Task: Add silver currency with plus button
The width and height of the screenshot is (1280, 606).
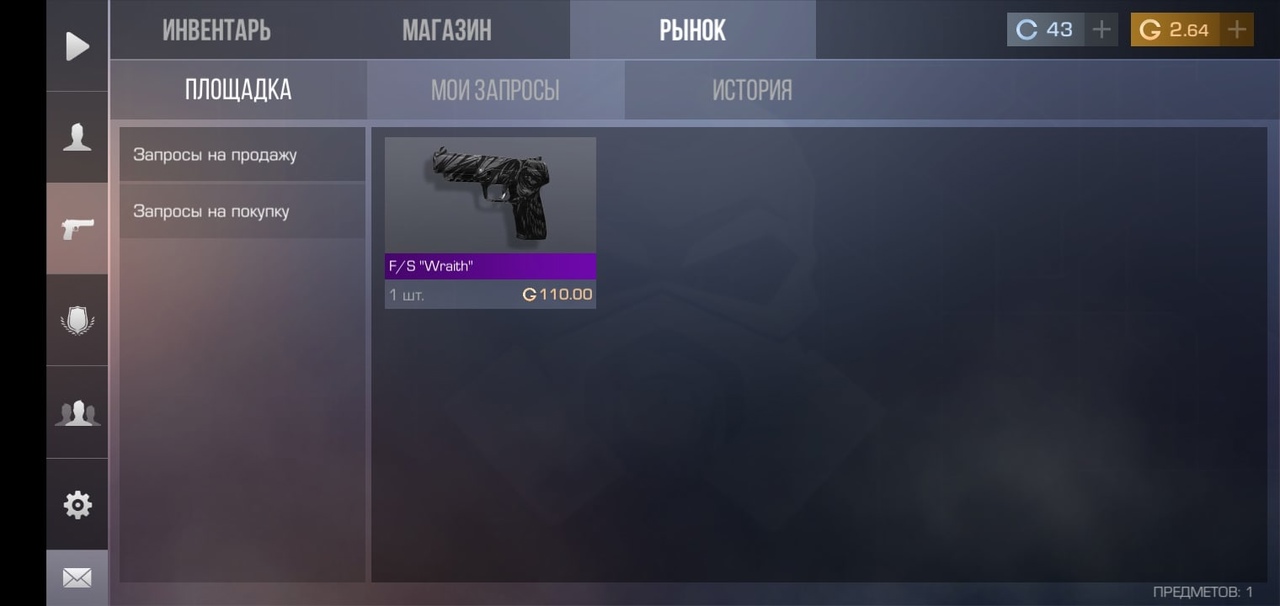Action: coord(1101,30)
